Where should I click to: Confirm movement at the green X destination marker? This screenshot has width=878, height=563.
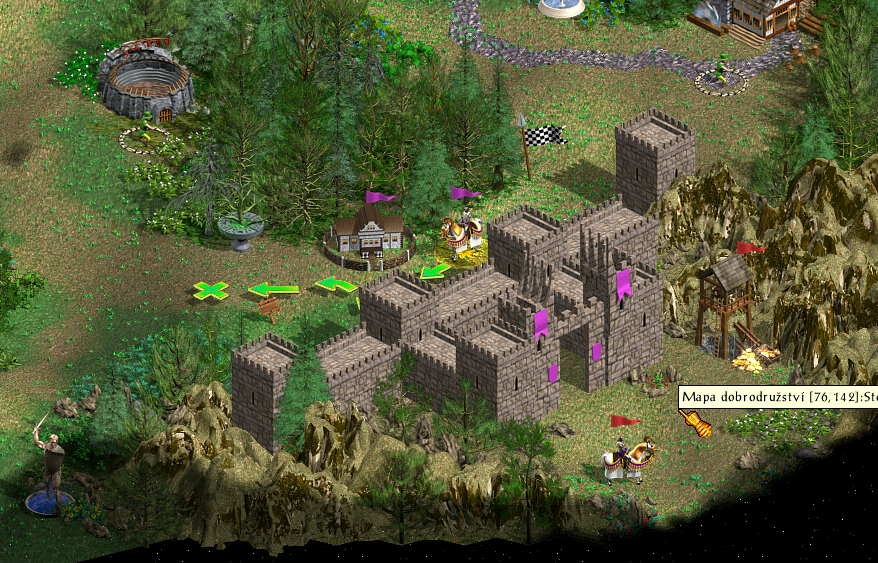click(x=210, y=291)
